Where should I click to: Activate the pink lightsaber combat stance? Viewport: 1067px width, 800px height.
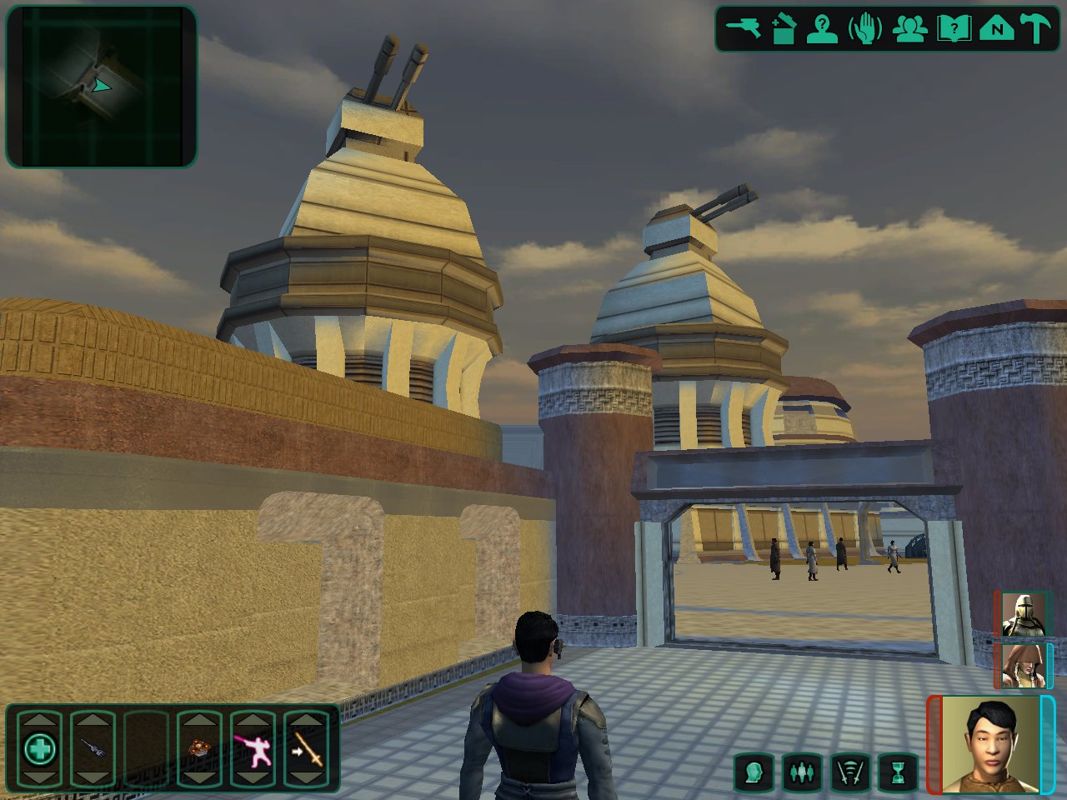(253, 749)
